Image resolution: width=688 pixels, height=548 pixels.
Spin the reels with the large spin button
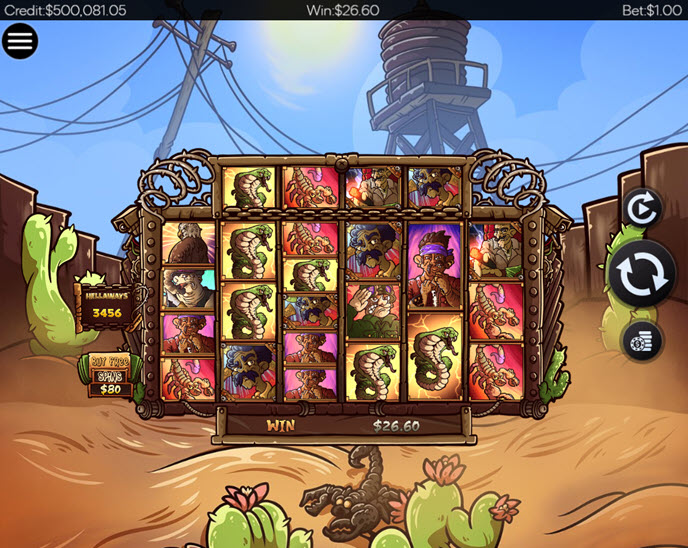click(641, 274)
